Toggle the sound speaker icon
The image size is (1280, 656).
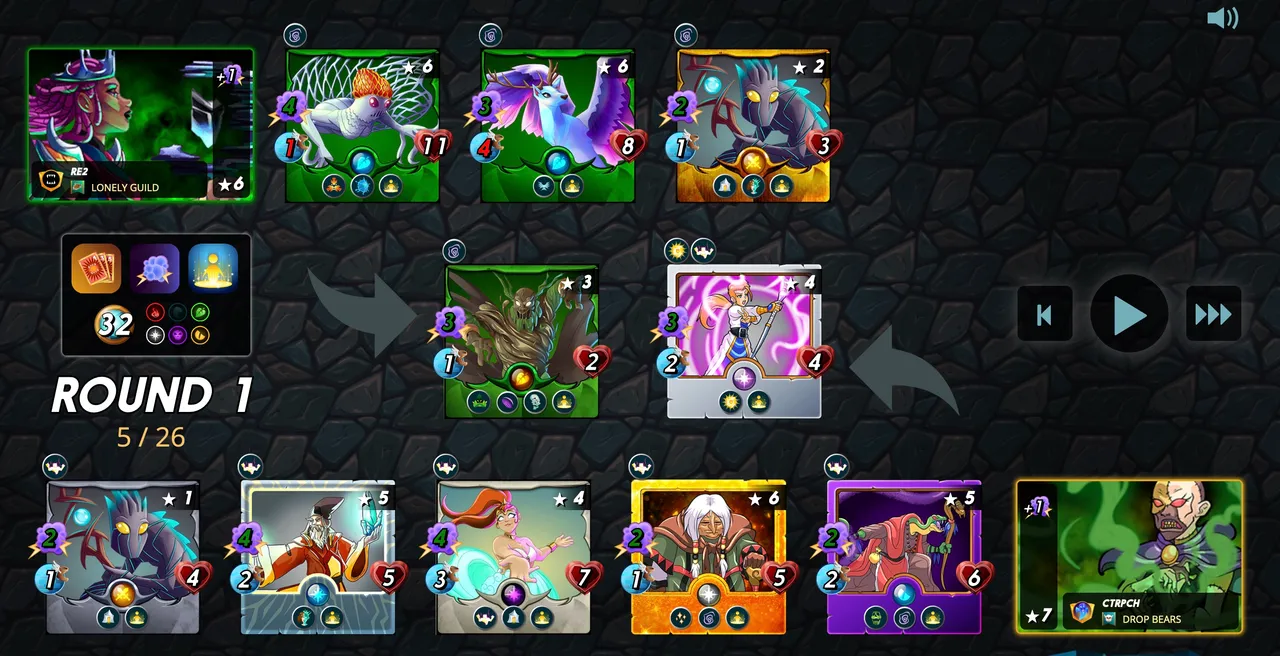[x=1222, y=18]
